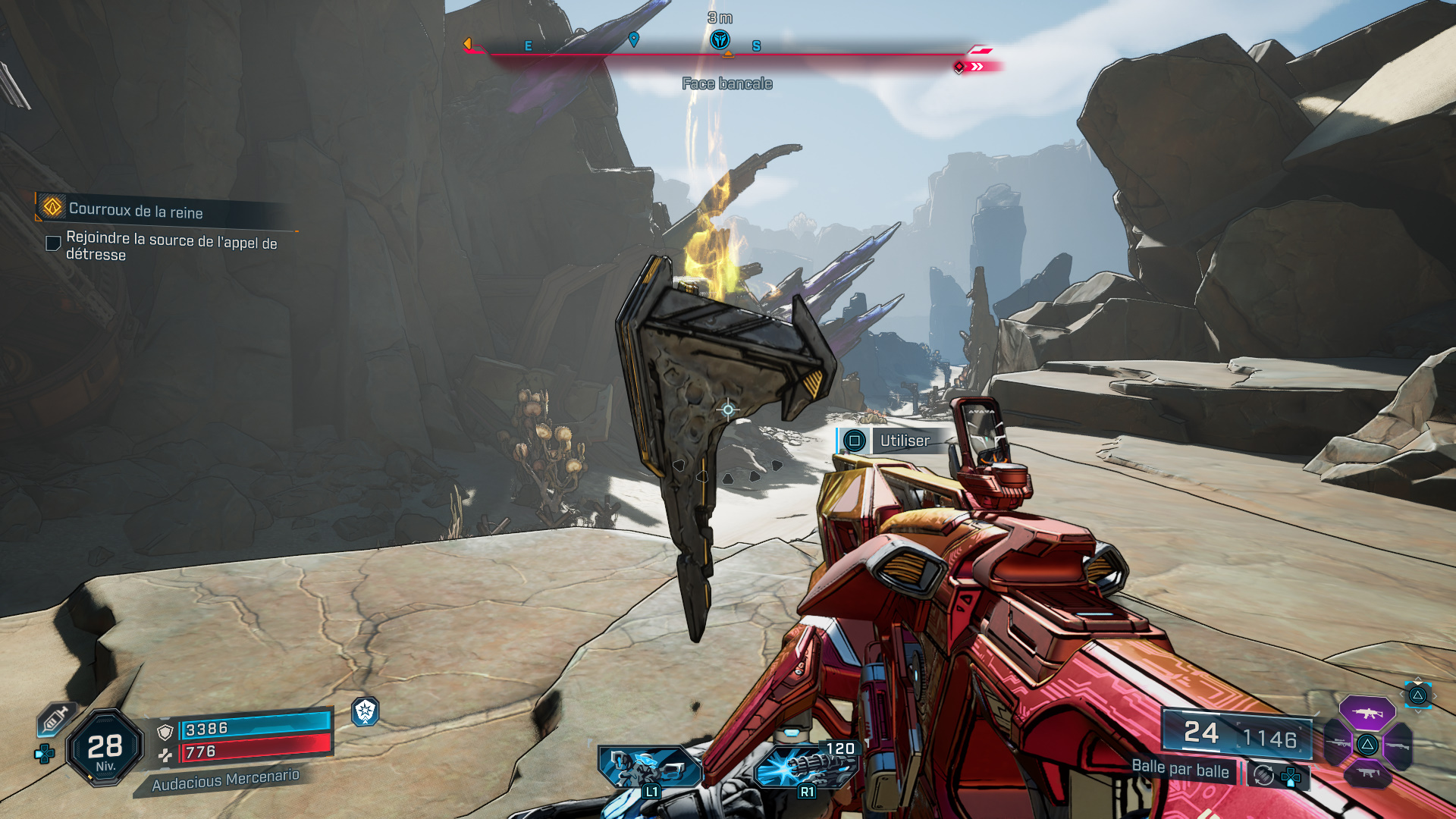Tick the Rejoindre la source objective checkbox

pyautogui.click(x=53, y=243)
